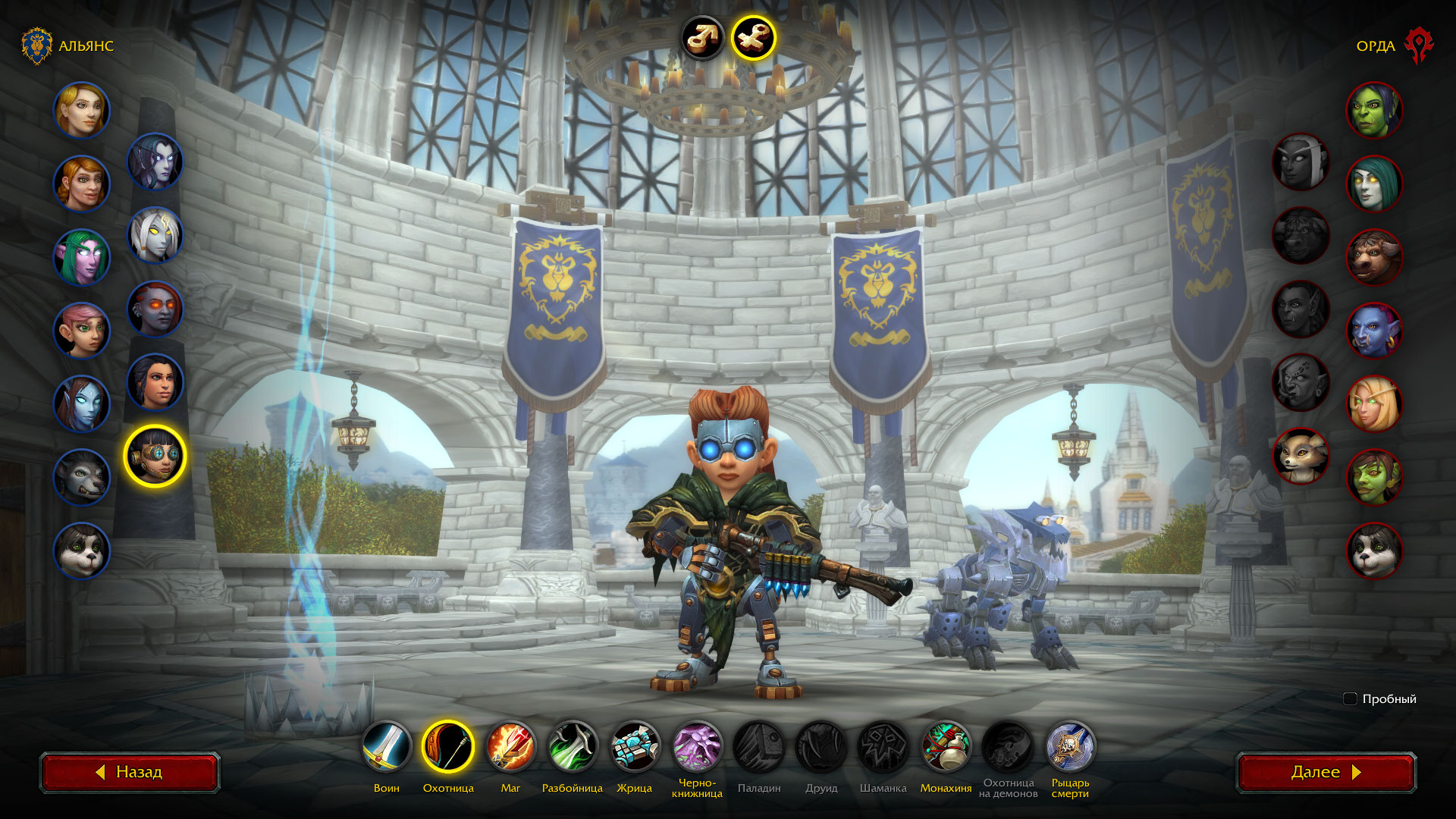Pick the worgen wolf race portrait
This screenshot has width=1456, height=819.
click(81, 478)
